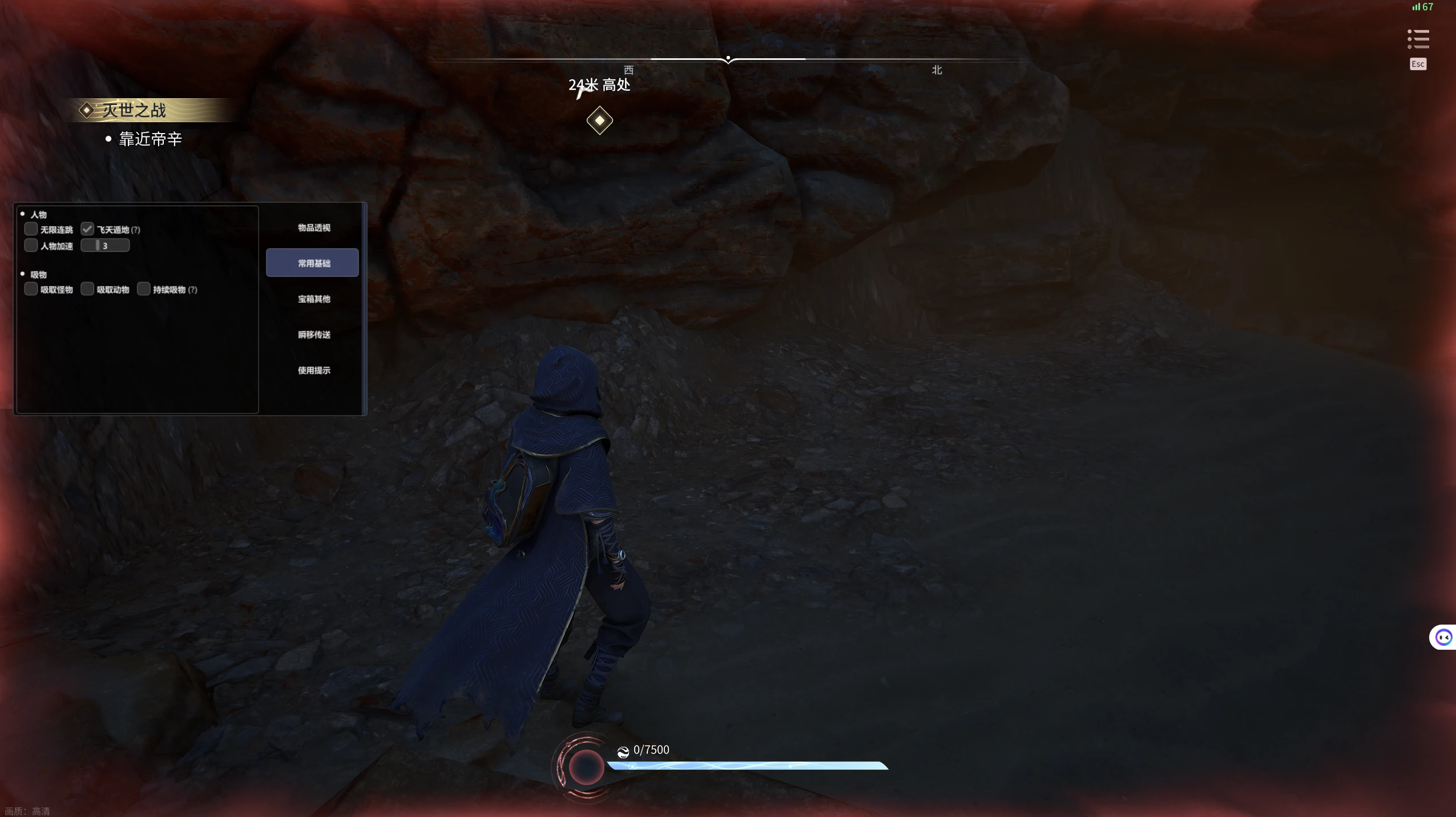
Task: Enable the 无限连跳 infinite jump checkbox
Action: (x=31, y=230)
